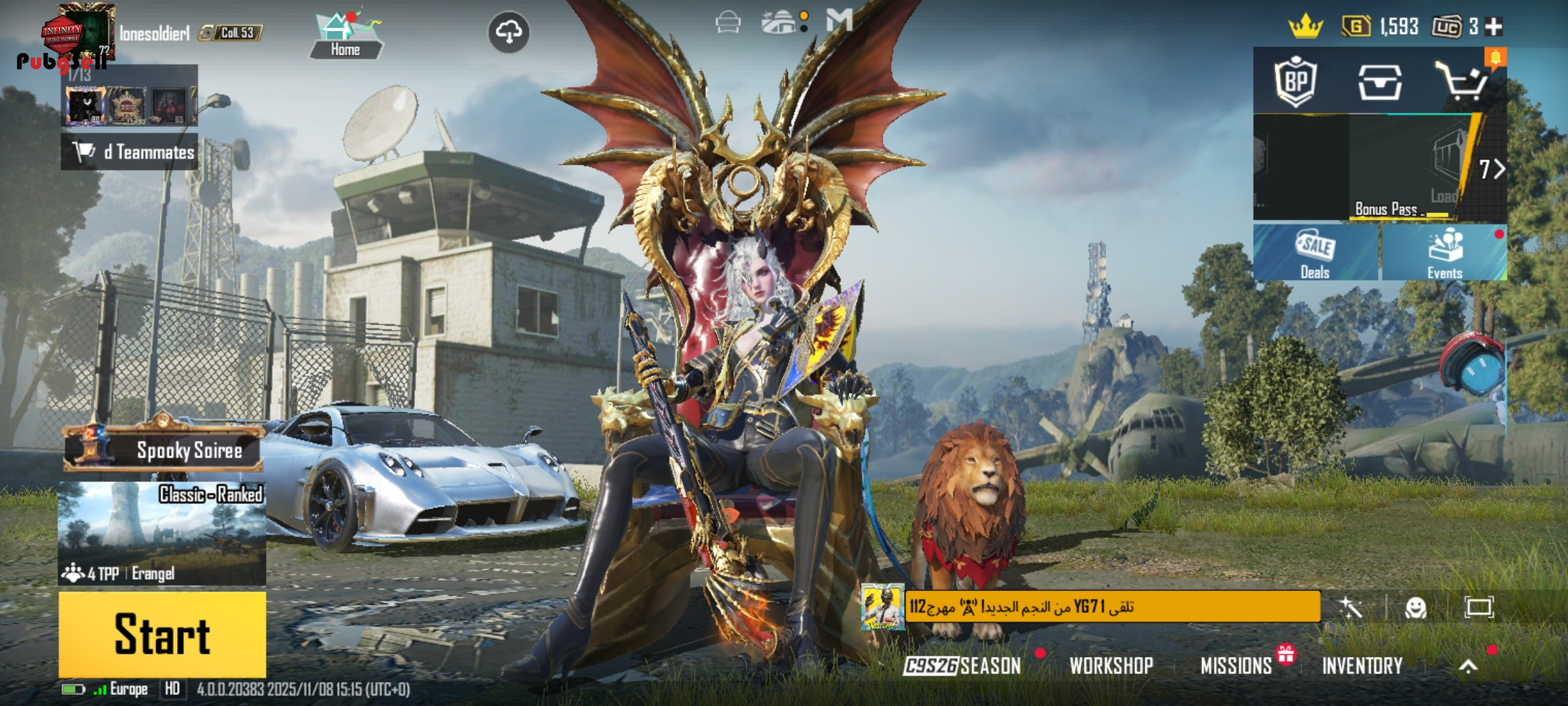Go to the C9S26 Season page
Viewport: 1568px width, 706px height.
962,665
